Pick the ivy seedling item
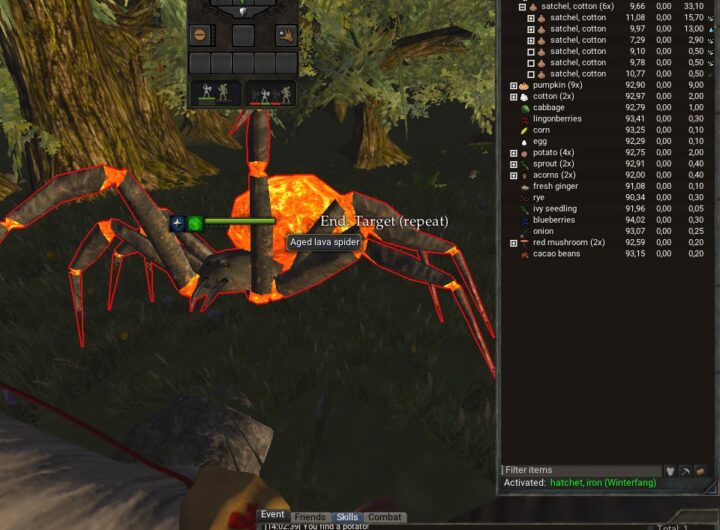 554,208
